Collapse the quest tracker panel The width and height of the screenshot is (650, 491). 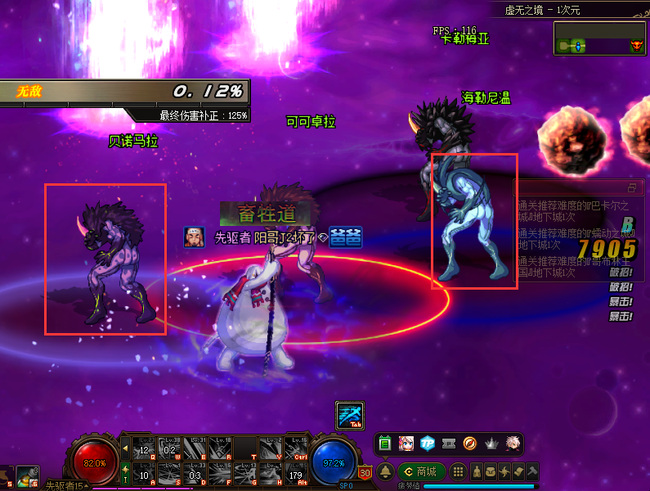631,187
